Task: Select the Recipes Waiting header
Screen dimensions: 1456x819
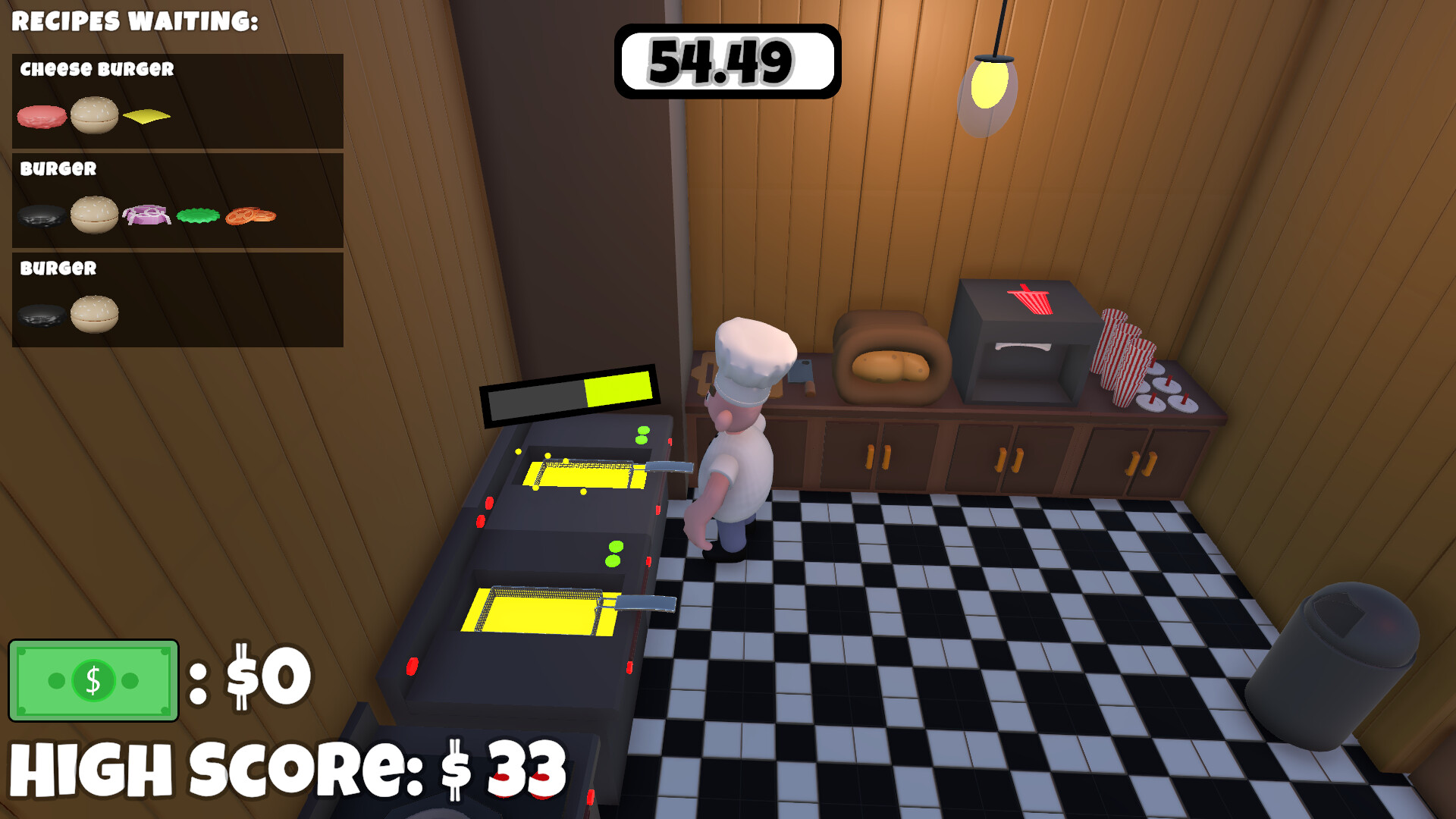Action: [x=135, y=20]
